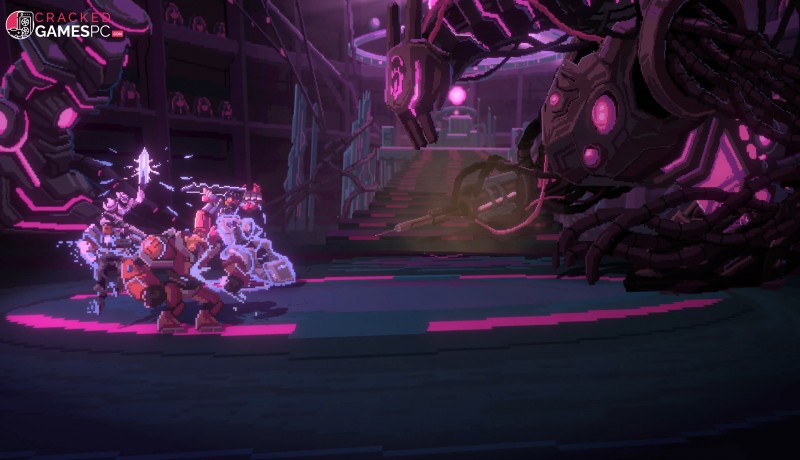Viewport: 800px width, 460px height.
Task: Click the Cracked Games PC watermark logo
Action: pos(63,25)
